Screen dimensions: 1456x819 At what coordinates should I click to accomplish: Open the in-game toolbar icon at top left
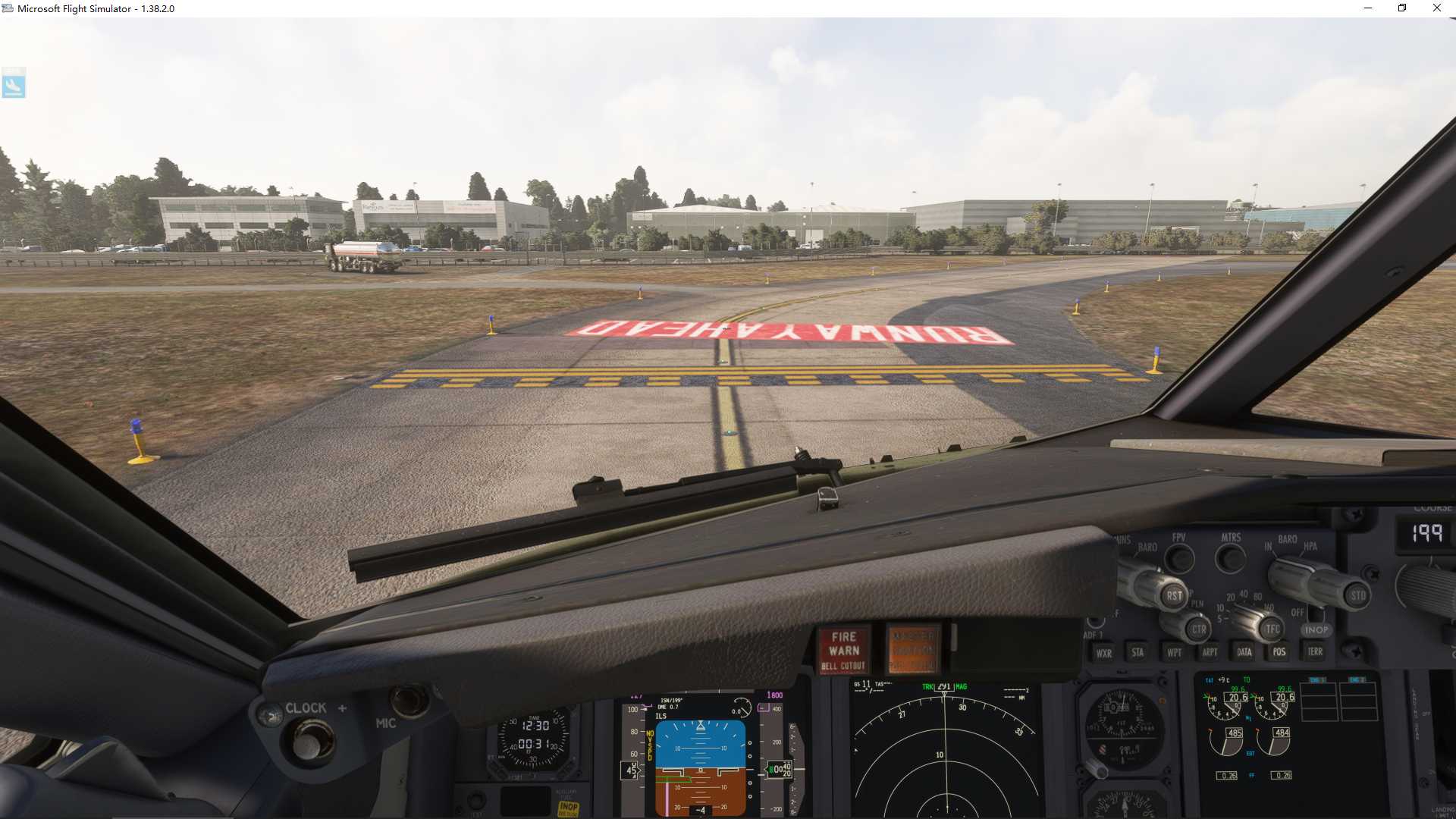point(15,84)
